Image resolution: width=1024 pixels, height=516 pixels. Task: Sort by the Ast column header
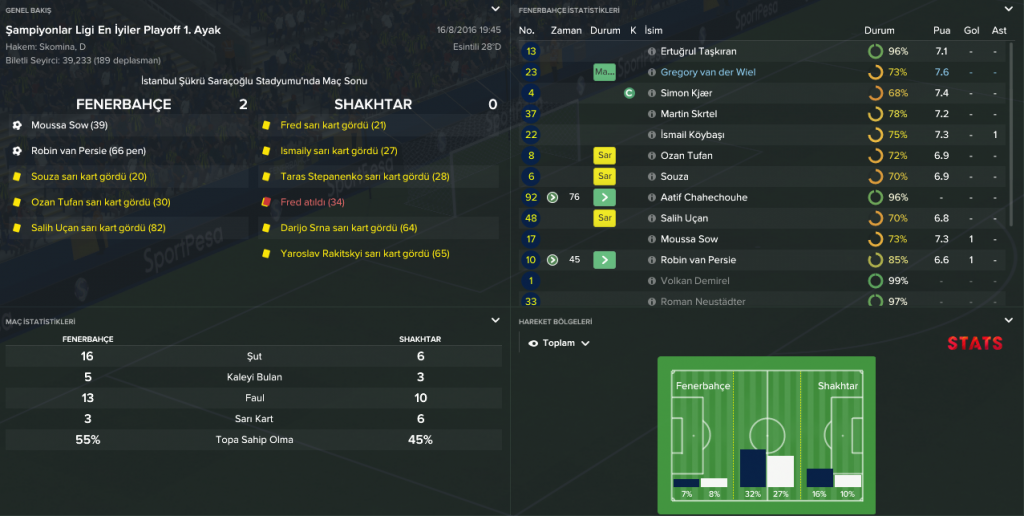pos(999,30)
